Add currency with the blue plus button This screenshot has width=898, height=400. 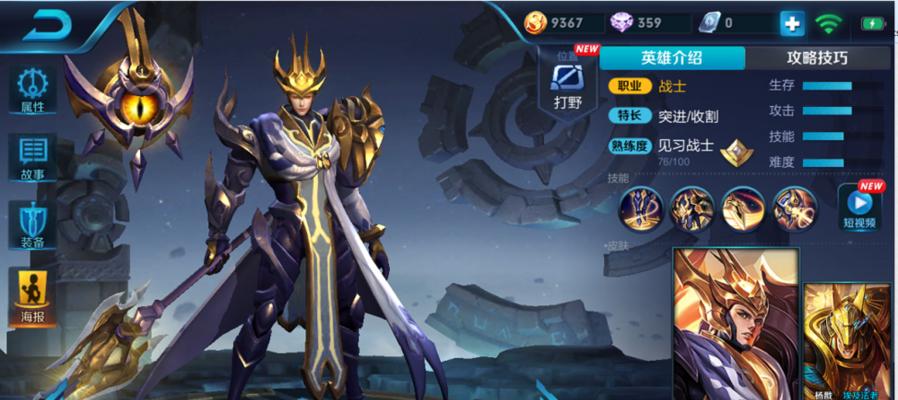click(x=791, y=23)
